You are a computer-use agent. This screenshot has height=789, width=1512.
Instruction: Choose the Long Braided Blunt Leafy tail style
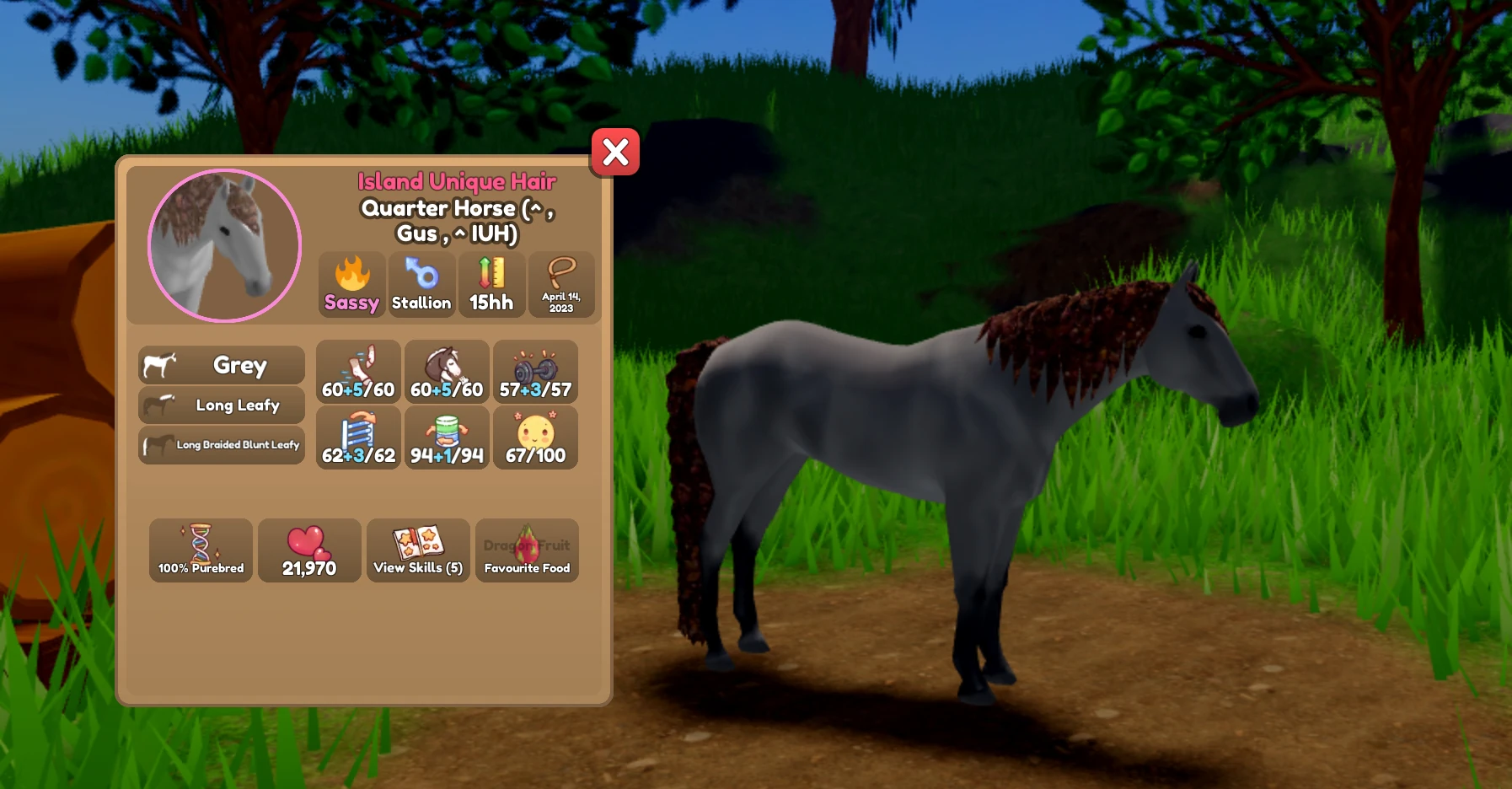pos(221,444)
